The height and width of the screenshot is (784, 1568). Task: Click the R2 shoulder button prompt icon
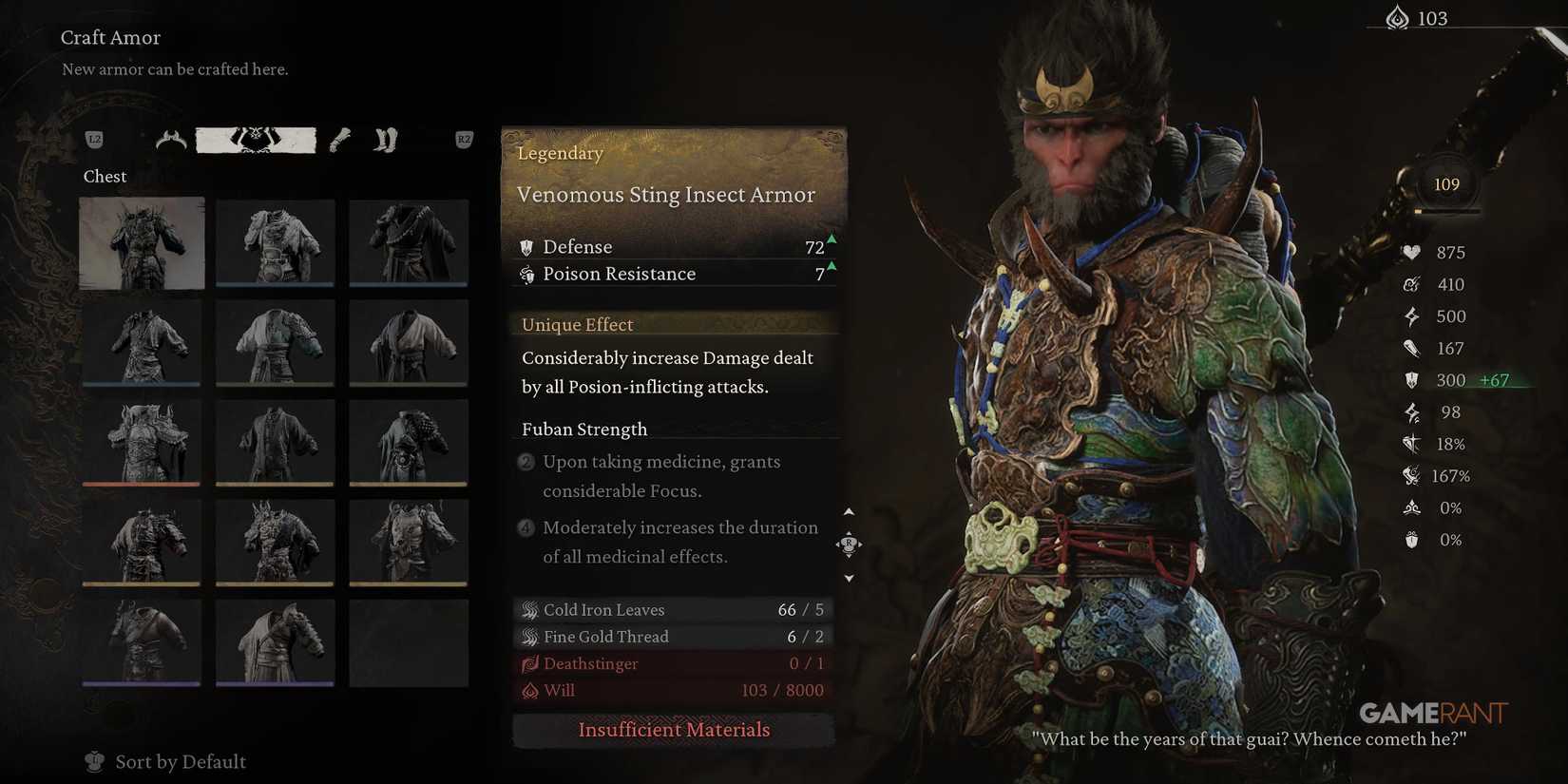(x=463, y=139)
